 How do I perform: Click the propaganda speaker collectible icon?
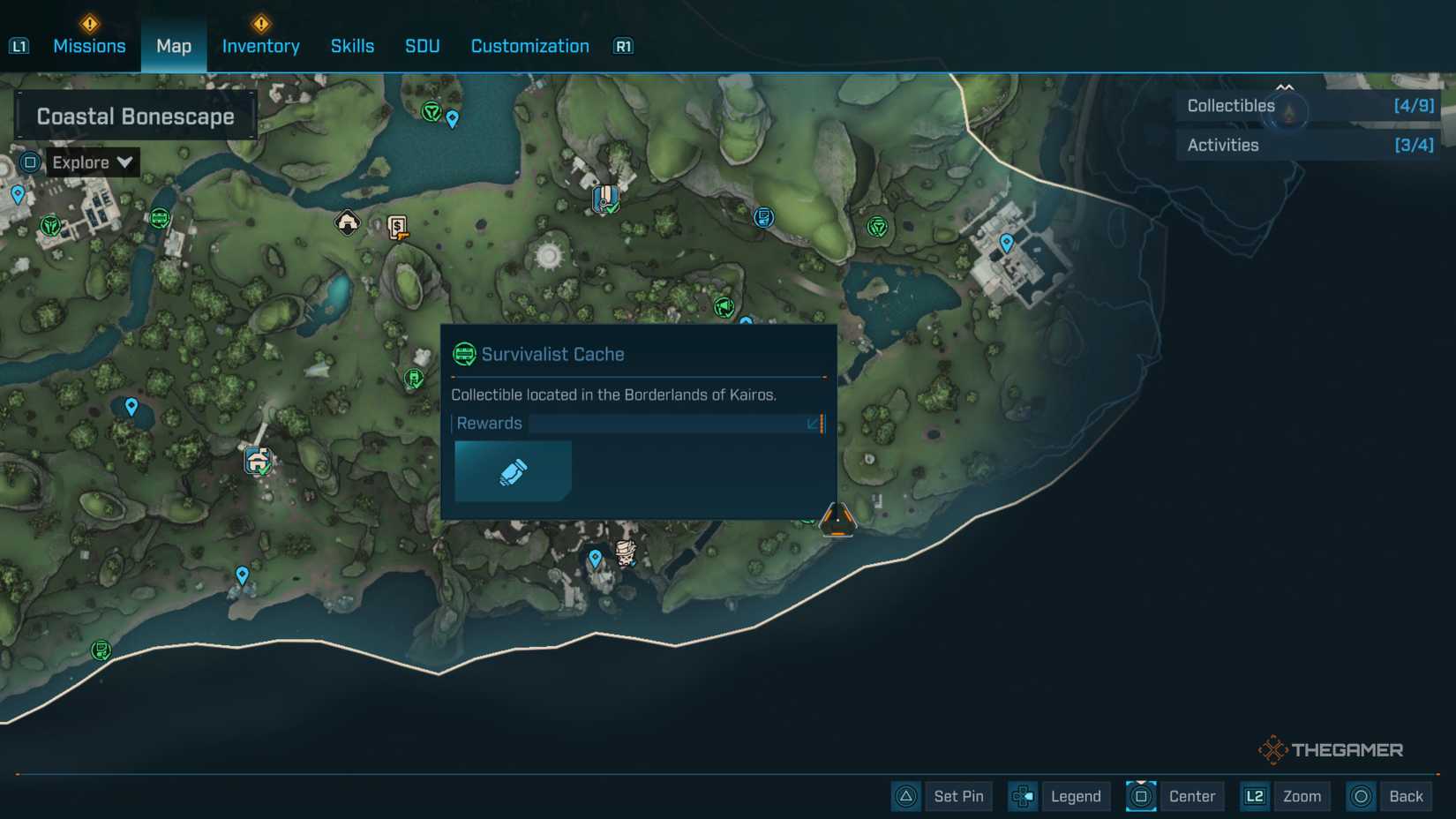(x=724, y=307)
